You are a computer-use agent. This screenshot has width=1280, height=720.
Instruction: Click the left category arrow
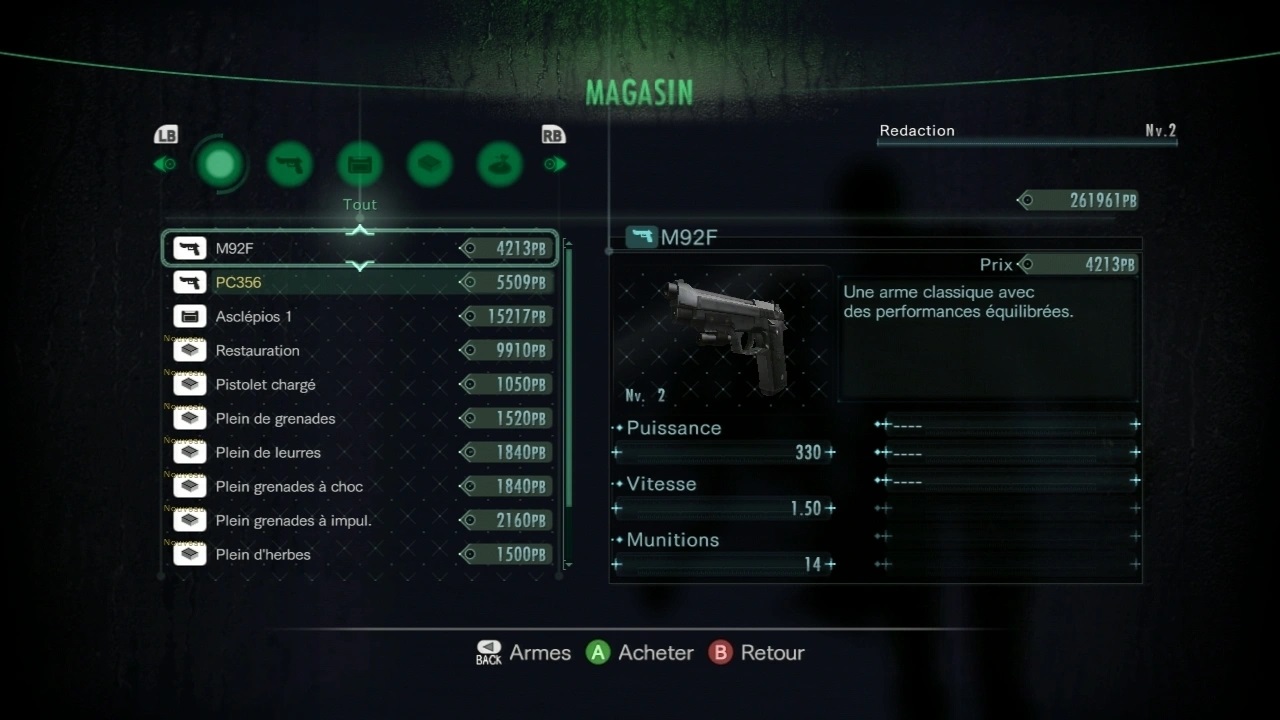[x=165, y=164]
